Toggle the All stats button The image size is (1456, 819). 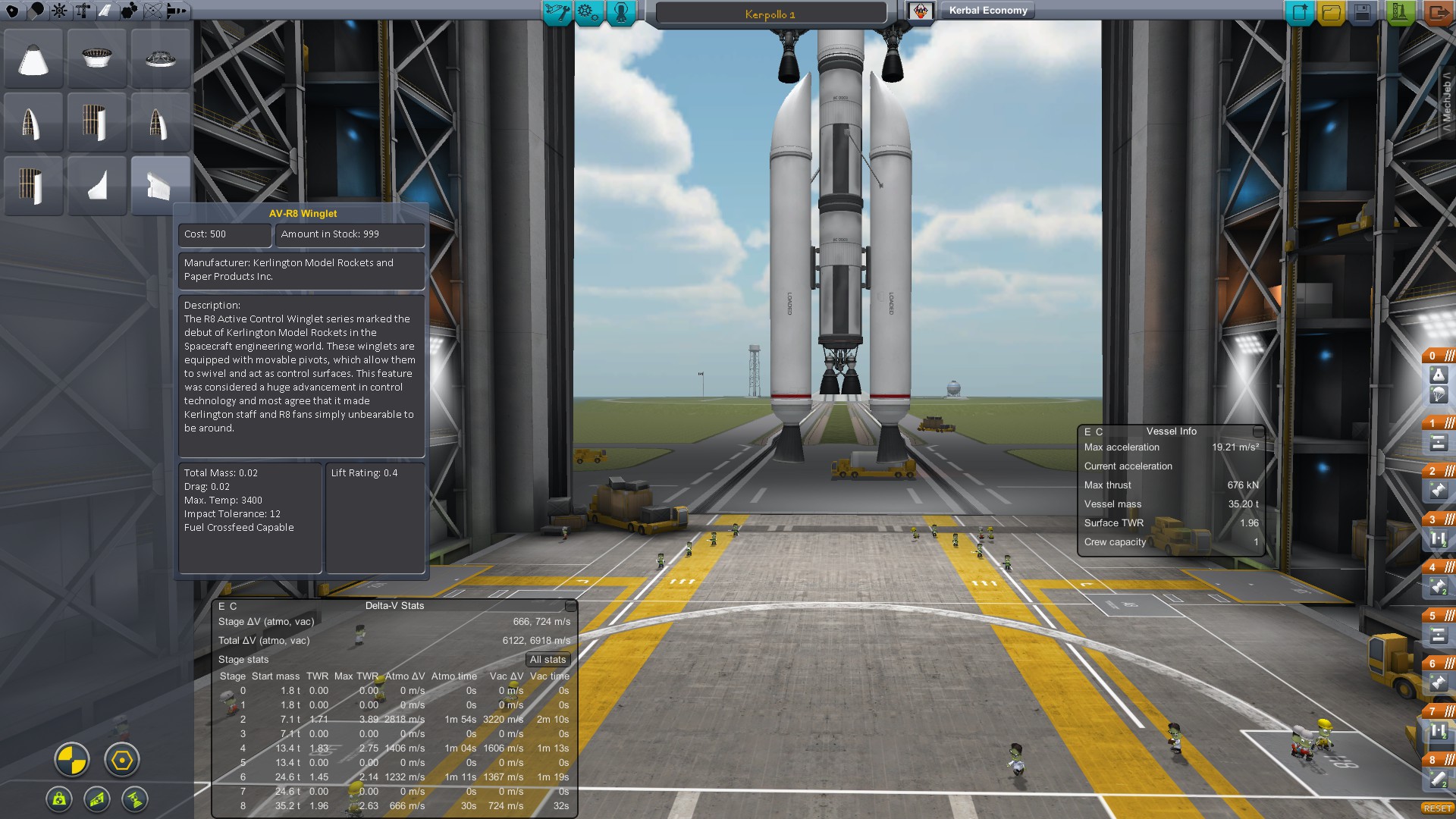[548, 660]
